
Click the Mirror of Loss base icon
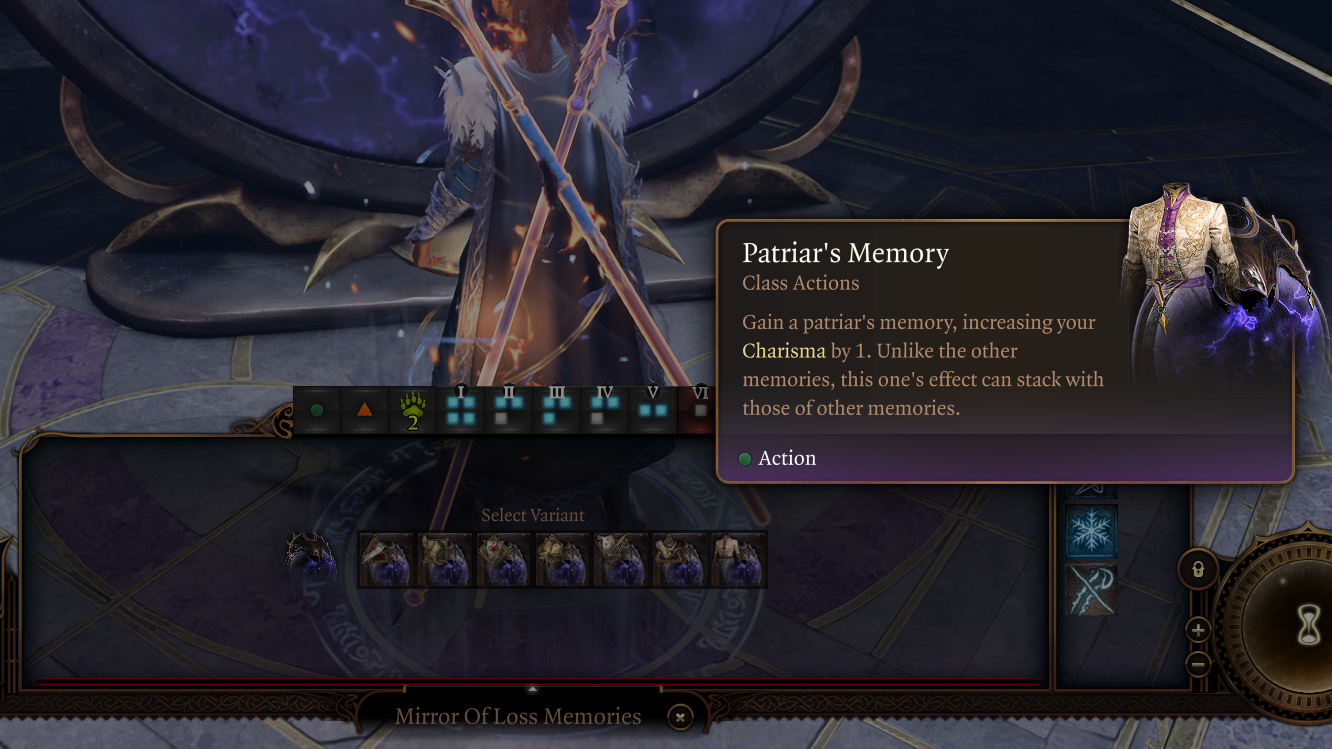click(311, 559)
